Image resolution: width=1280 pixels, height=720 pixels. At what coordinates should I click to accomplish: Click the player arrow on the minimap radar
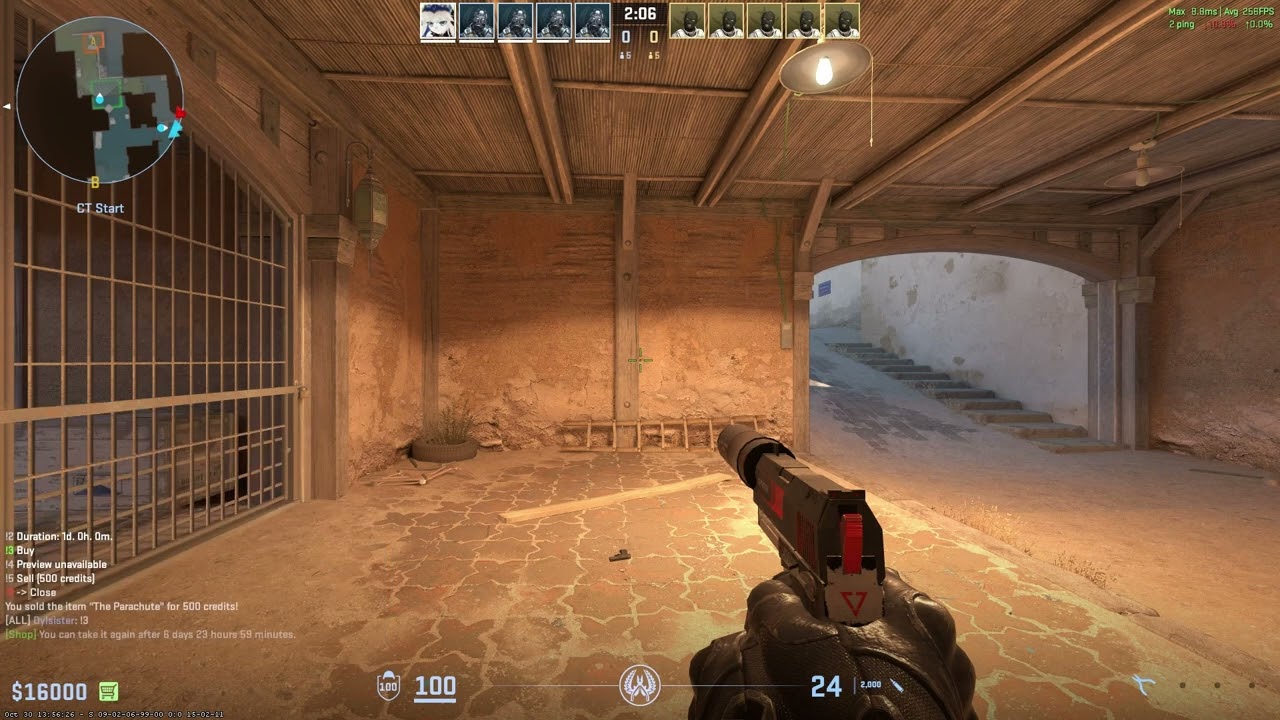click(175, 129)
